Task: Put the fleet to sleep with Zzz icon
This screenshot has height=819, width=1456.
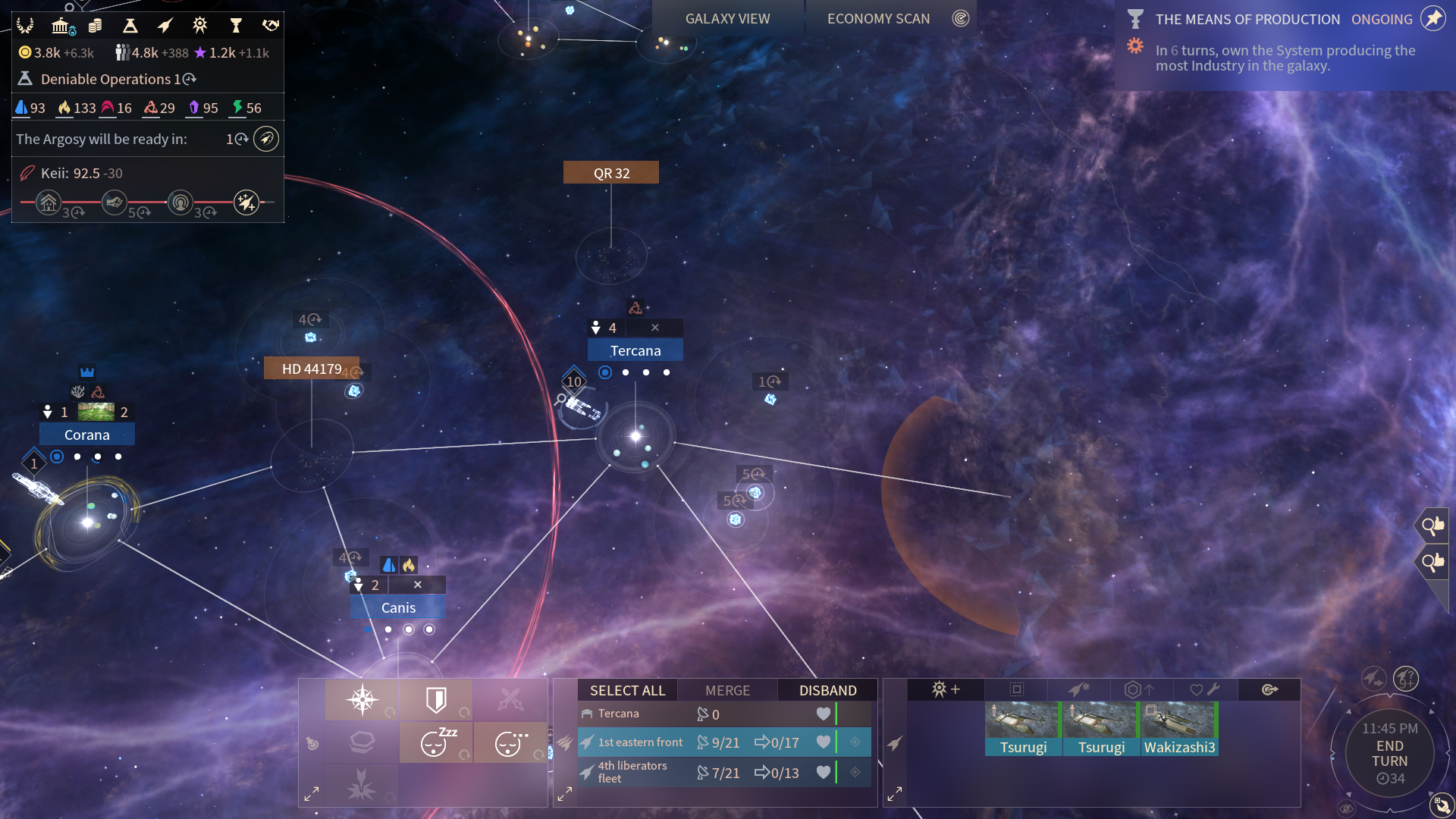Action: pyautogui.click(x=436, y=742)
